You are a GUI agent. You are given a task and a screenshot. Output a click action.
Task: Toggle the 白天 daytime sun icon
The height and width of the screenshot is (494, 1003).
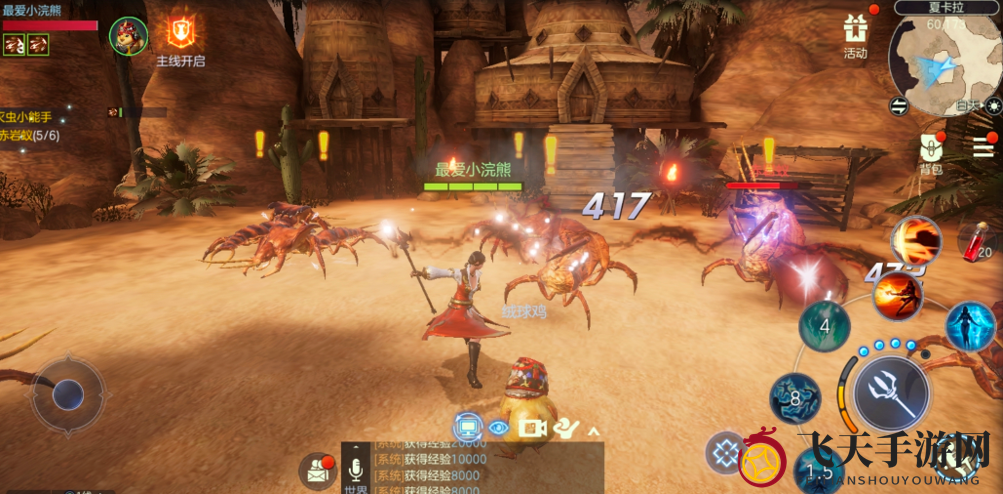tap(992, 105)
